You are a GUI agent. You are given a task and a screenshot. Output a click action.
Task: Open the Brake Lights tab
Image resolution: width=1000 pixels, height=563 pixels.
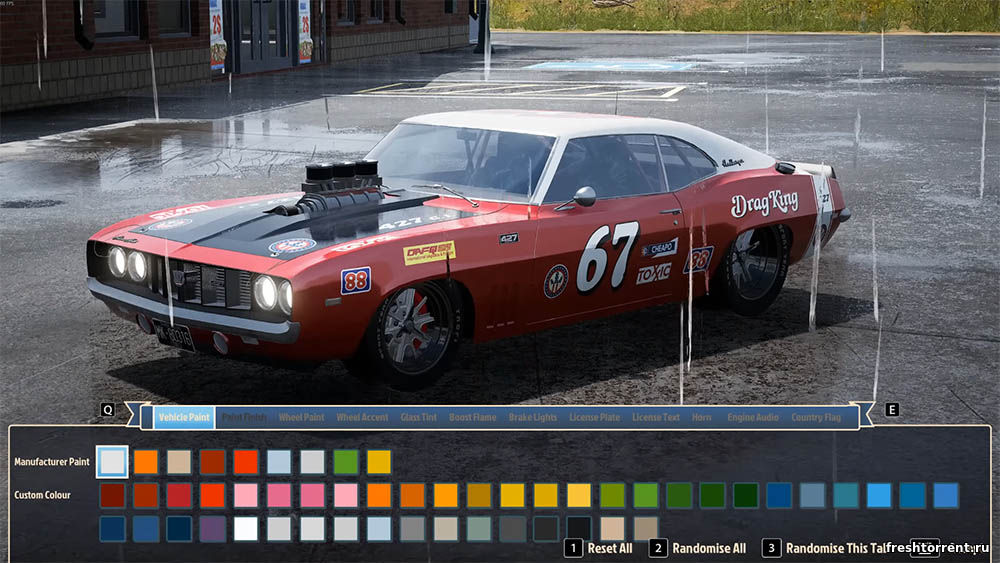pyautogui.click(x=533, y=417)
